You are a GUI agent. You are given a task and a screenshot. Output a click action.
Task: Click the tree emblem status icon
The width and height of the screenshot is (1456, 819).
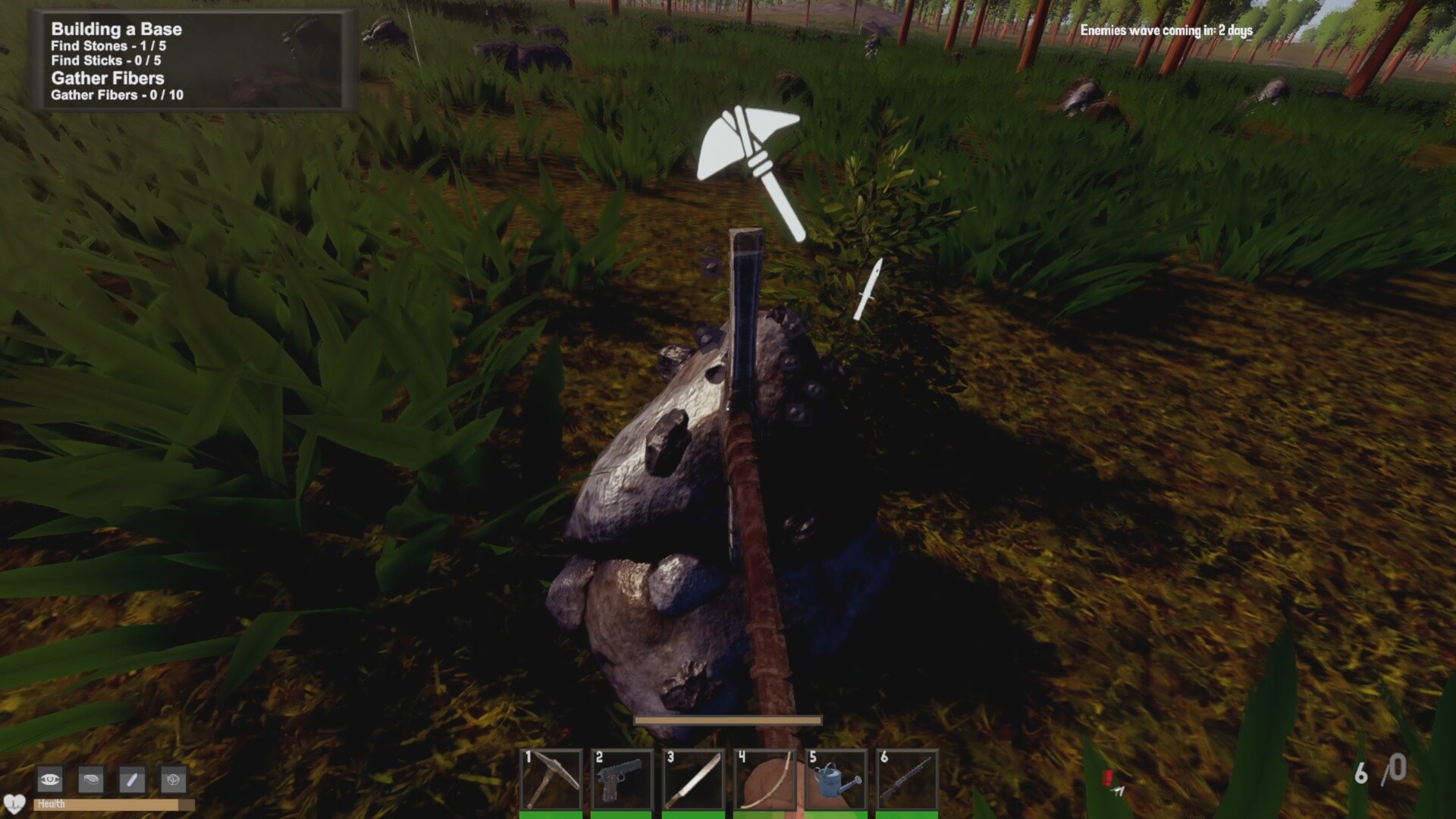click(174, 779)
